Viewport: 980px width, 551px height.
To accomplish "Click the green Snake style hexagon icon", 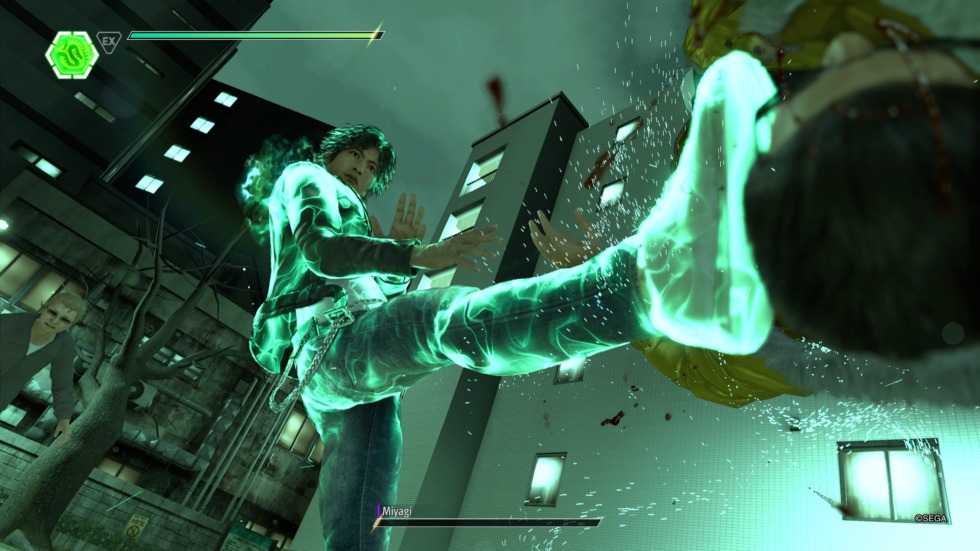I will click(71, 52).
